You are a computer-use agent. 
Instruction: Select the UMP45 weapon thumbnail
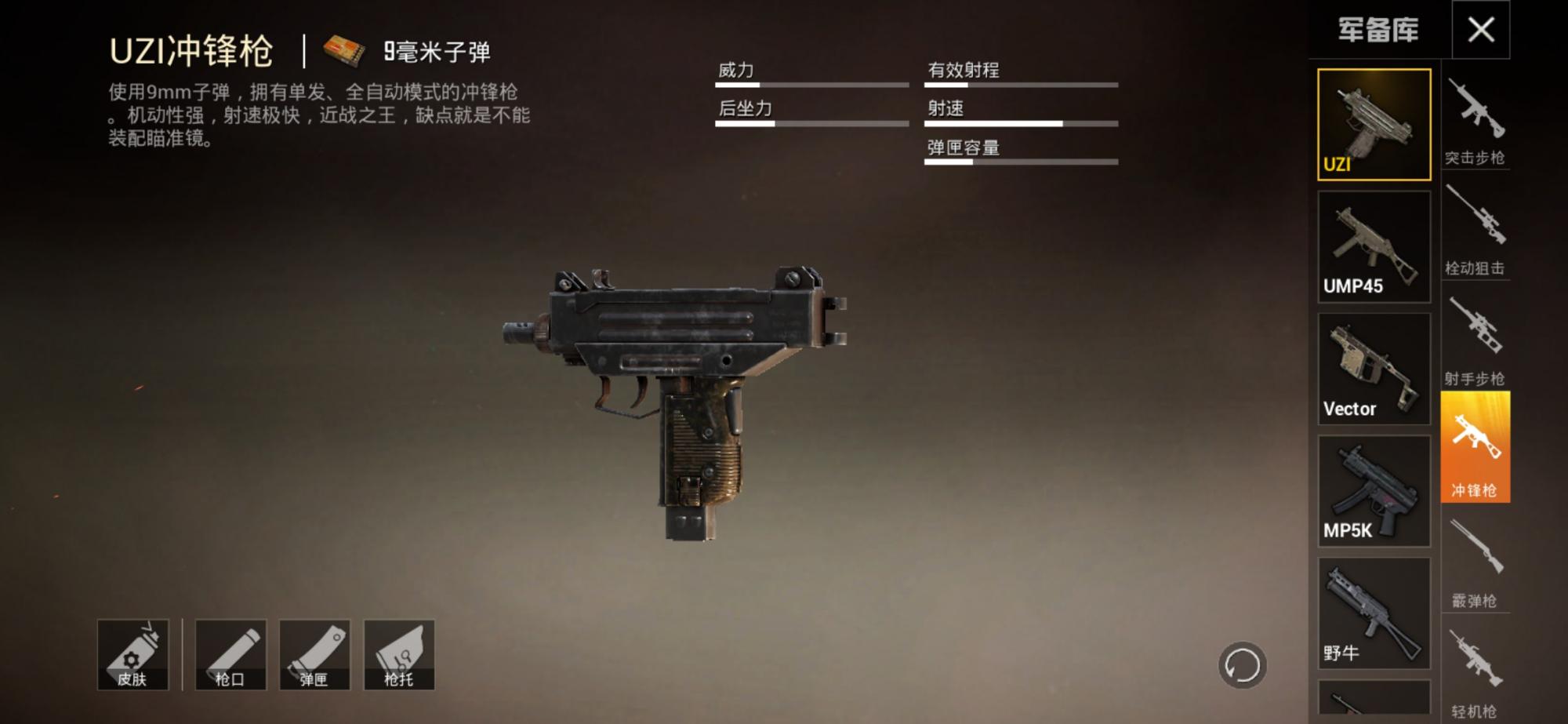click(x=1374, y=245)
